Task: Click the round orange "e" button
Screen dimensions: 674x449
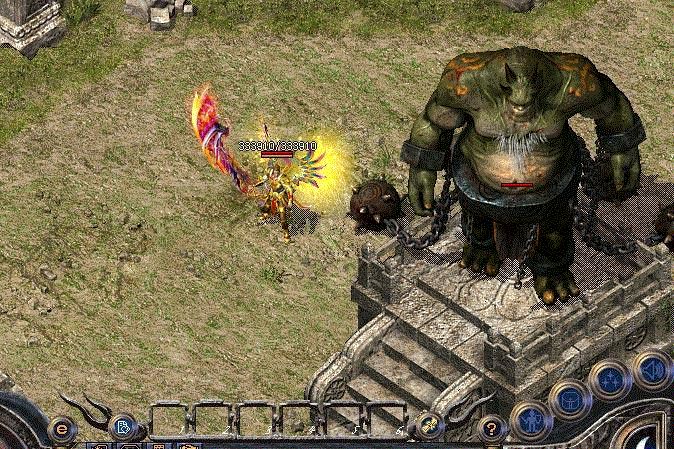Action: pyautogui.click(x=62, y=431)
